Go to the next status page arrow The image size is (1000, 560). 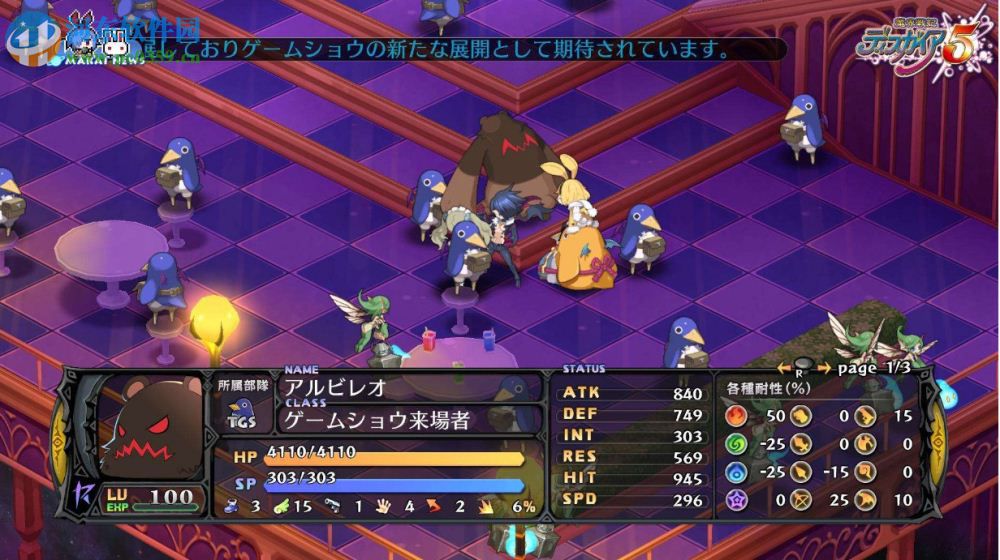tap(823, 369)
